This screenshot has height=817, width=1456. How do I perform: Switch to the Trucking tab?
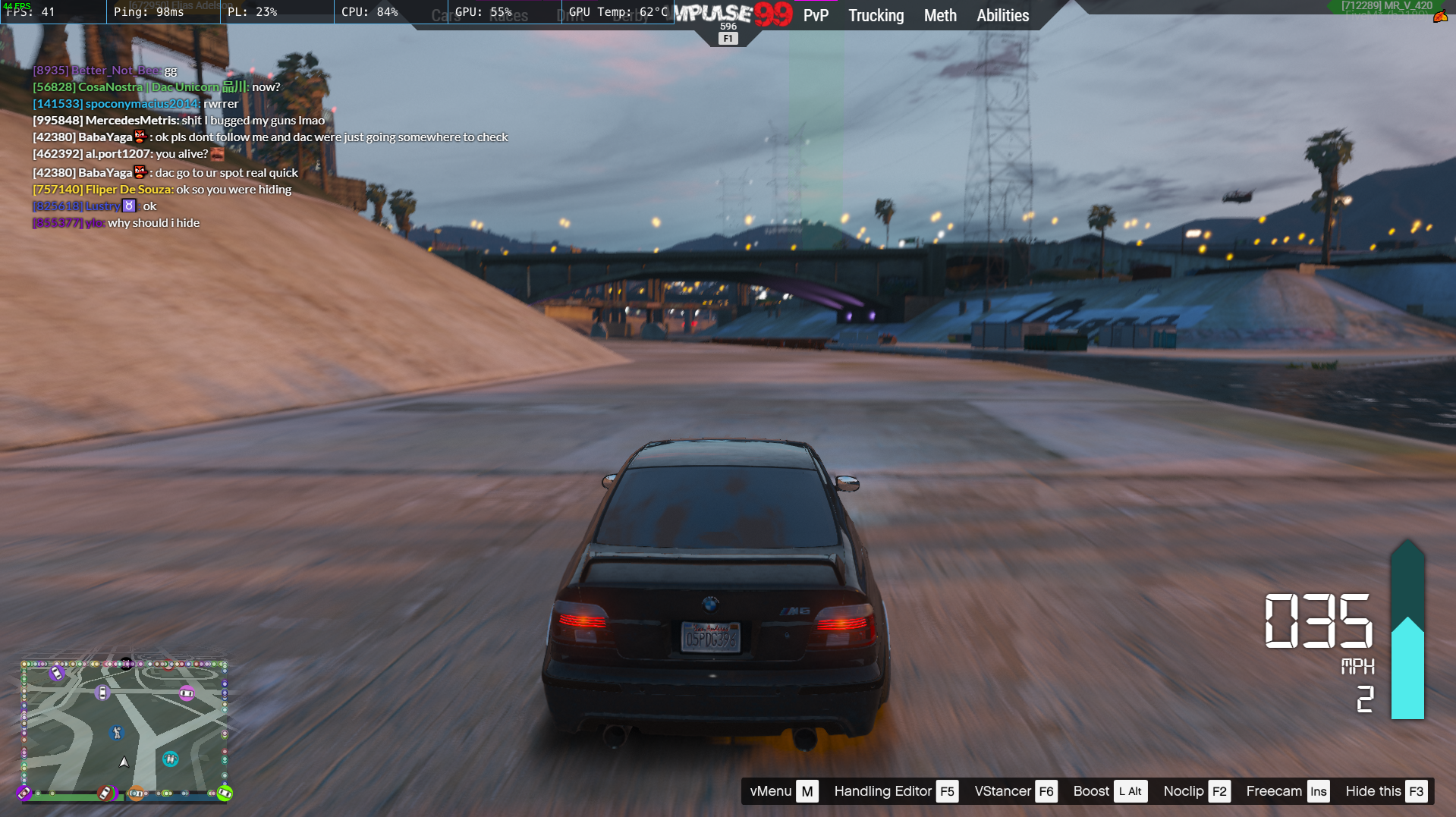(876, 15)
